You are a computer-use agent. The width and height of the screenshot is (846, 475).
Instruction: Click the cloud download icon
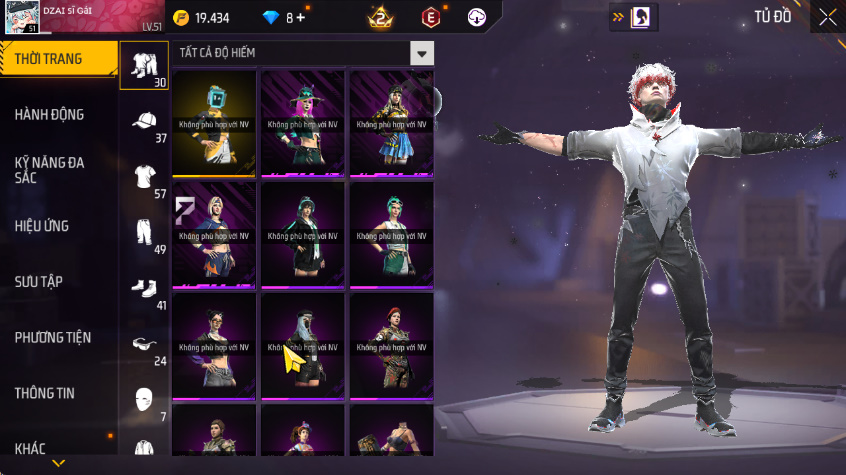click(x=477, y=17)
